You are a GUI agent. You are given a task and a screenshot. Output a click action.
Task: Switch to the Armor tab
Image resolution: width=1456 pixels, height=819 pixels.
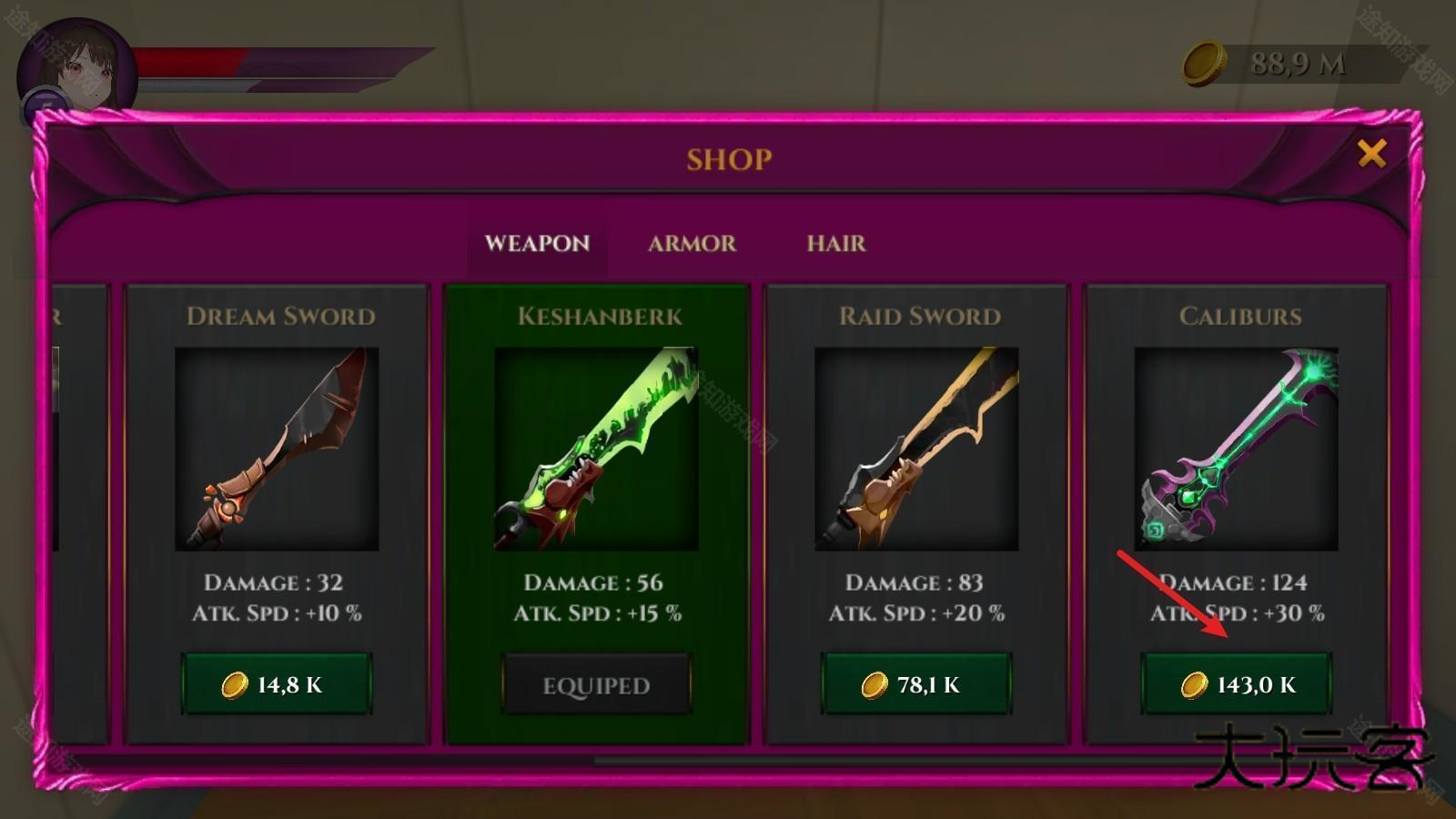click(x=692, y=244)
